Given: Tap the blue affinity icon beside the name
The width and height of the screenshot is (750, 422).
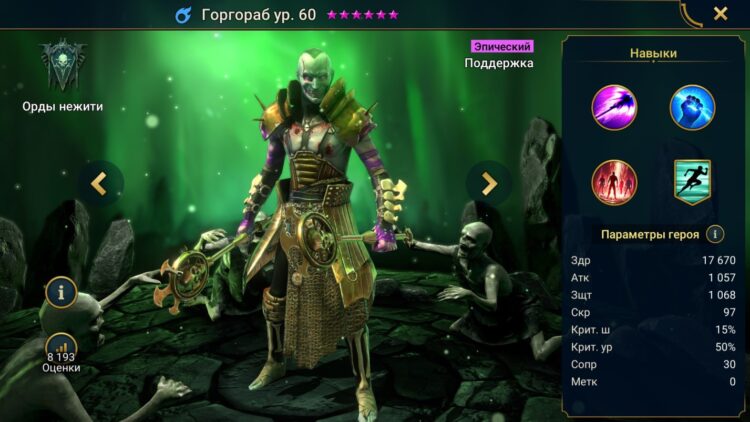Looking at the screenshot, I should pos(183,15).
